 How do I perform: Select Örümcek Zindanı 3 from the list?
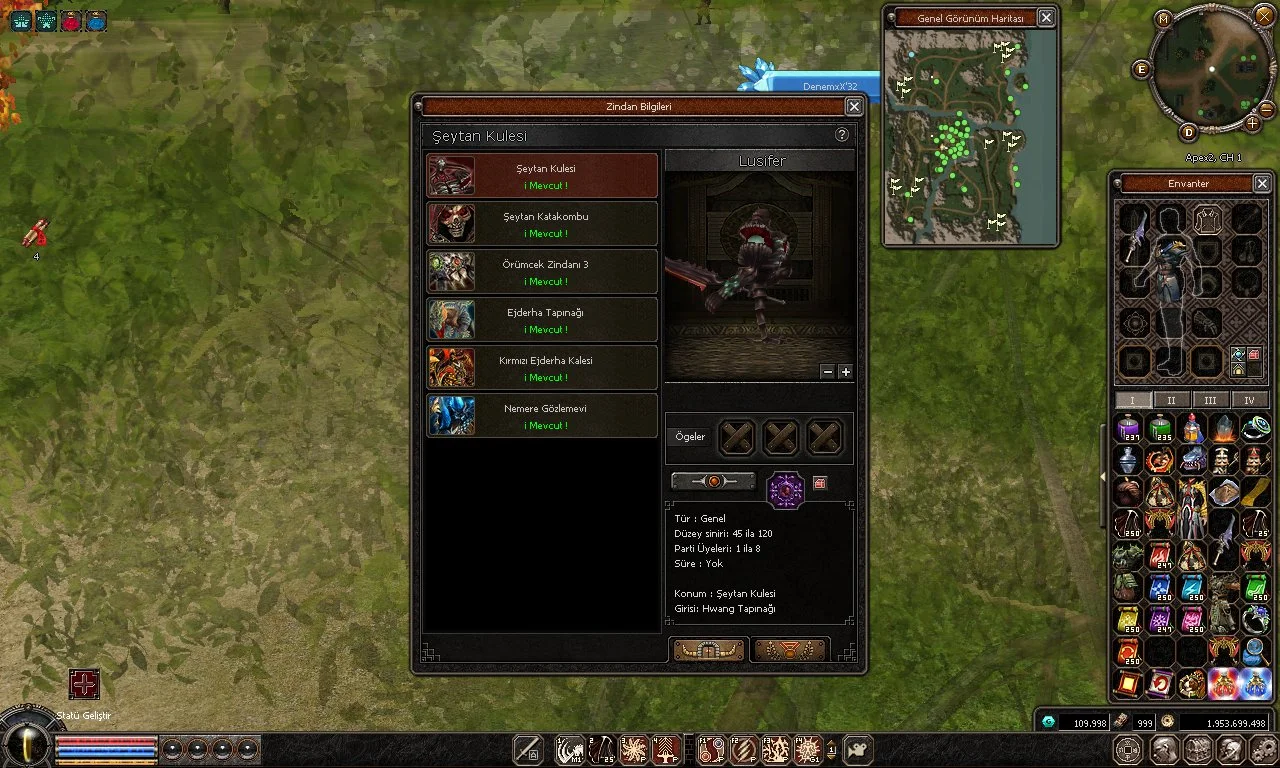pos(542,272)
